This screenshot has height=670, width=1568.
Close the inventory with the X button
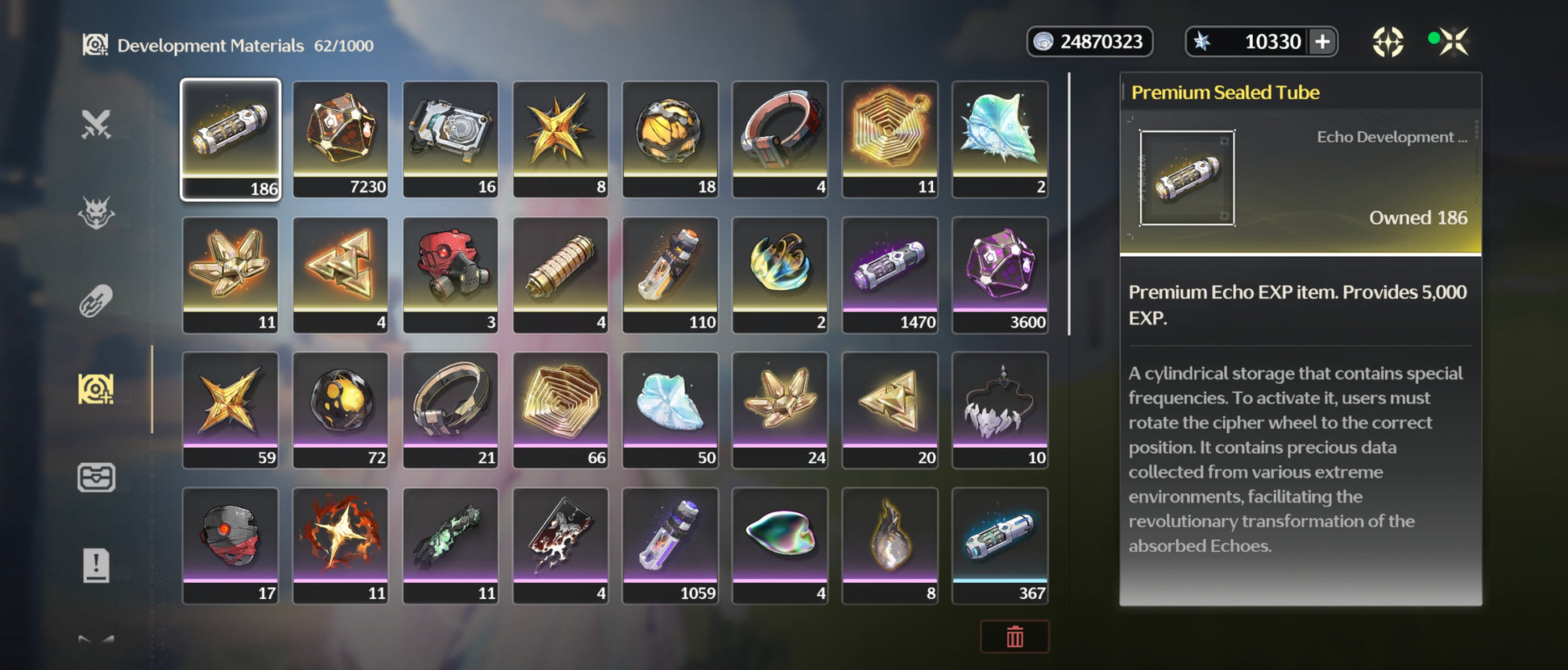click(x=1454, y=42)
